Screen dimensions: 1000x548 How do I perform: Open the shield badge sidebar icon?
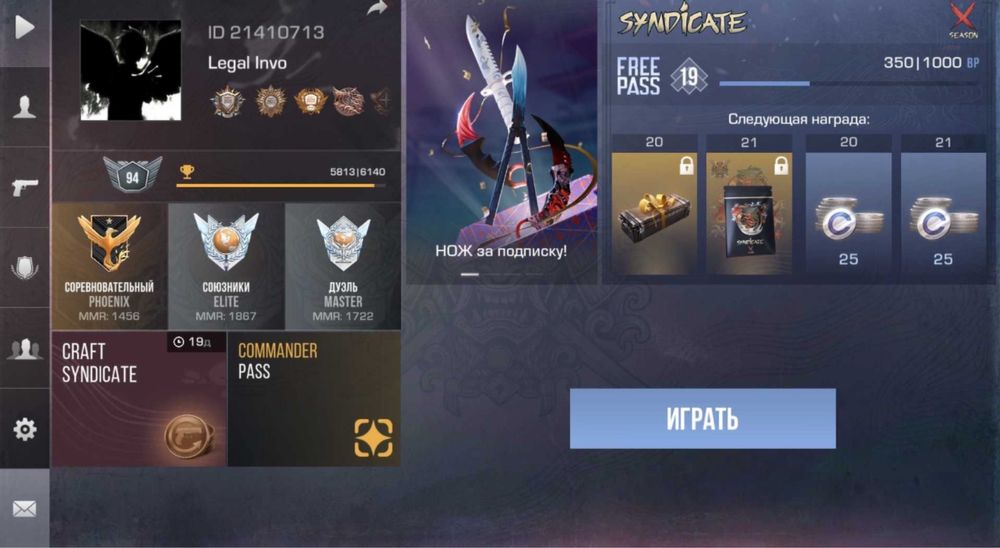tap(24, 267)
